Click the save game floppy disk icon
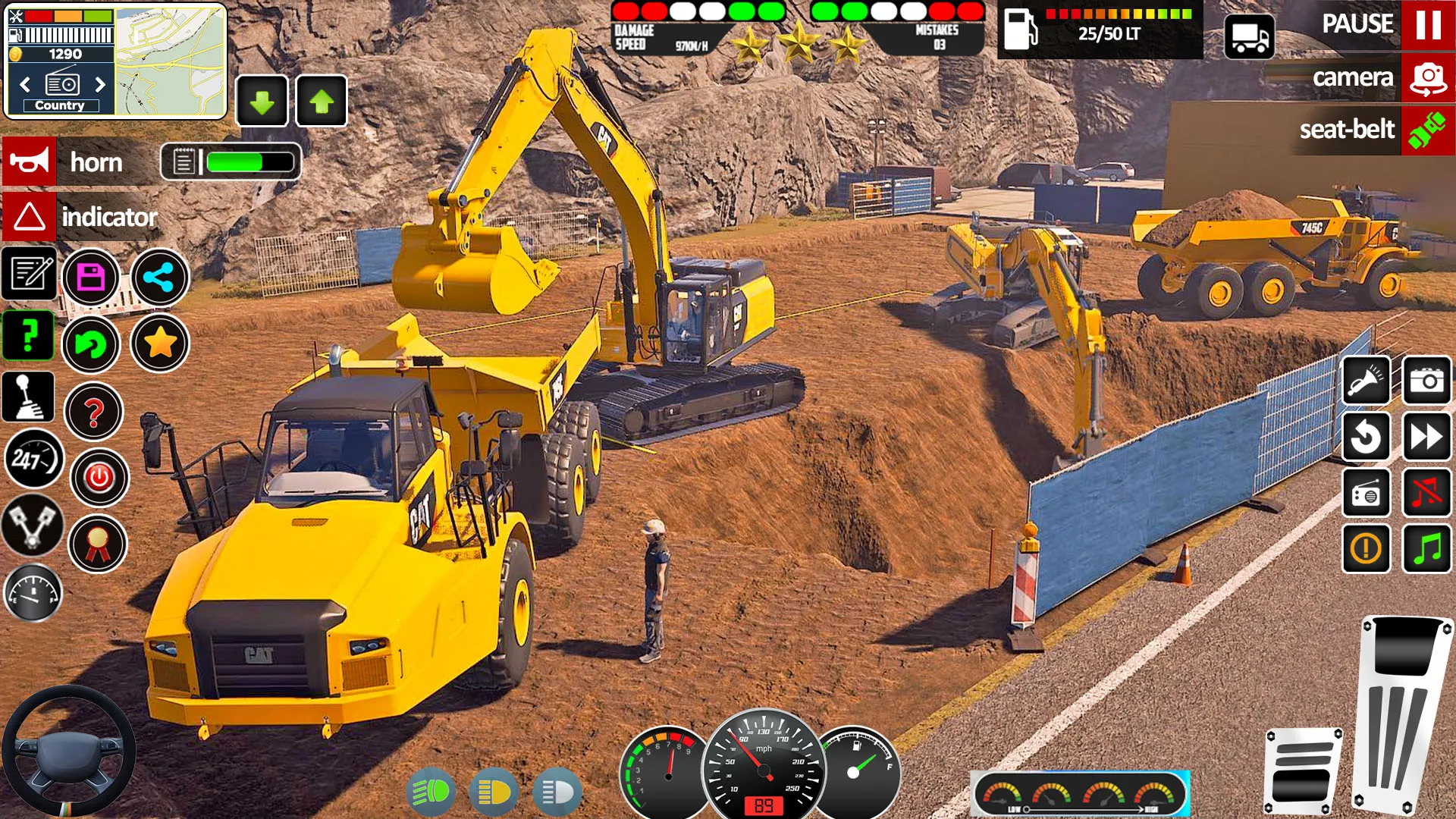Image resolution: width=1456 pixels, height=819 pixels. 93,278
